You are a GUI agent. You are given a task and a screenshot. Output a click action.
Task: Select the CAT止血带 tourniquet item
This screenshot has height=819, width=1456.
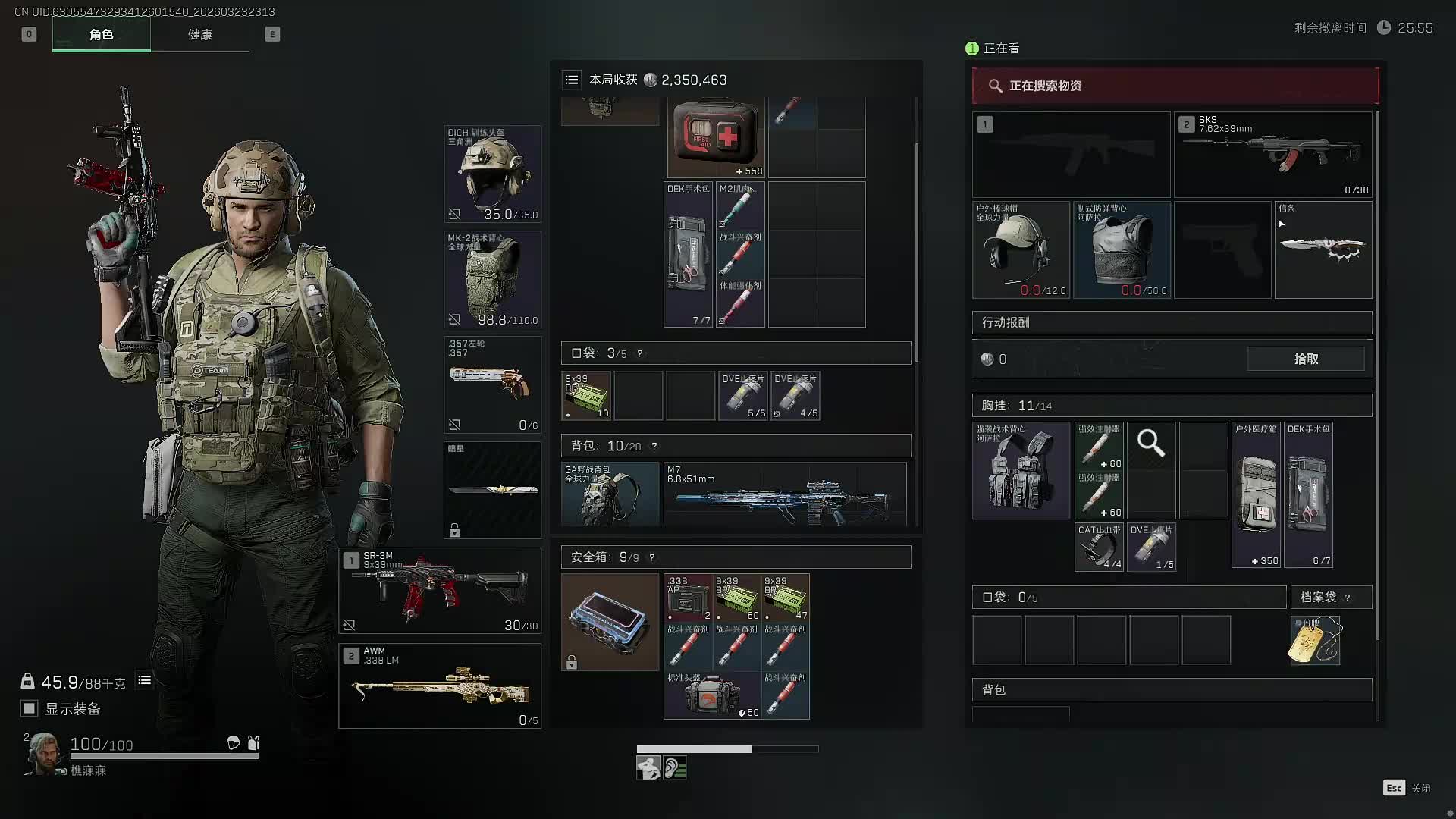tap(1099, 547)
